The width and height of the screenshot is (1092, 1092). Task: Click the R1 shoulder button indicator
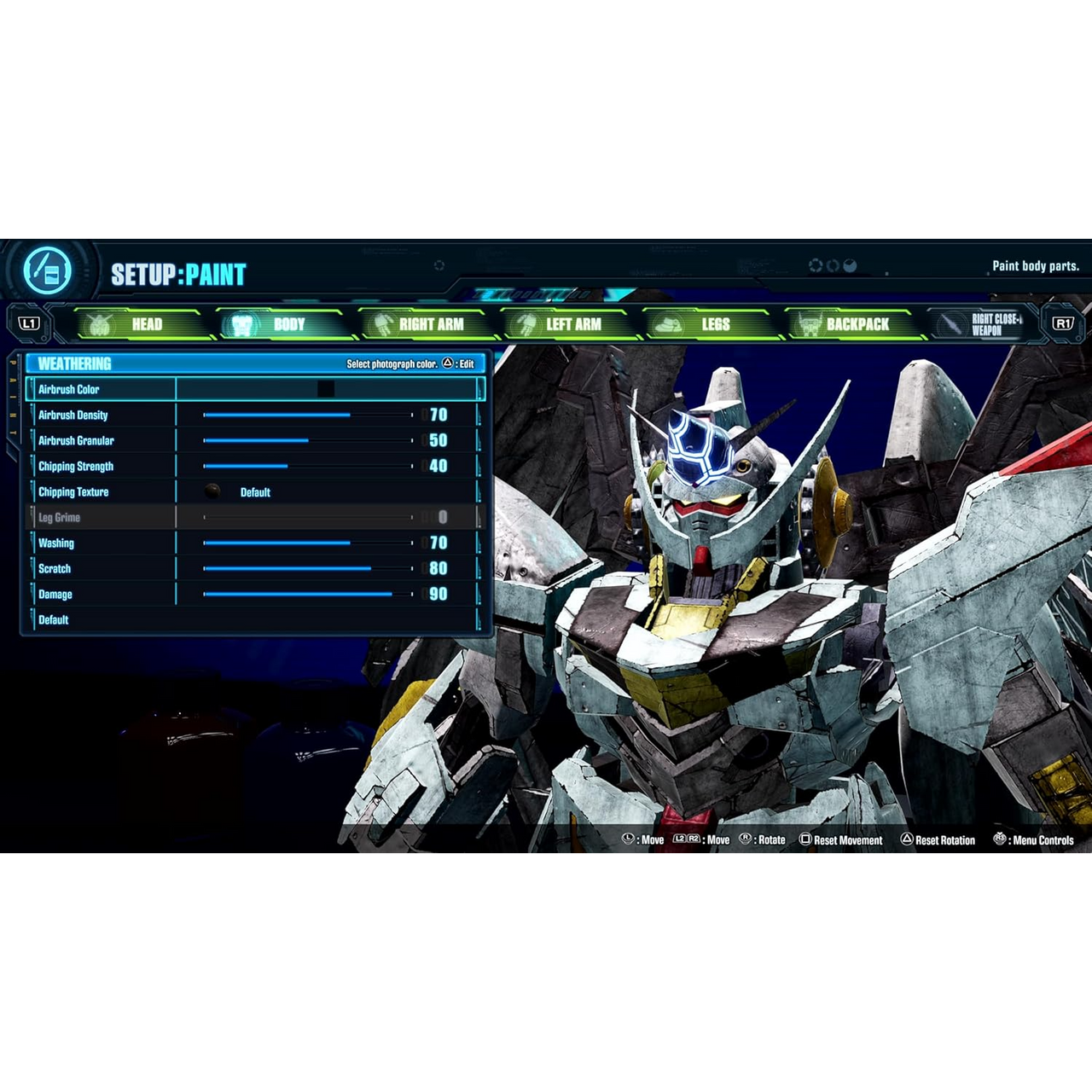1063,323
